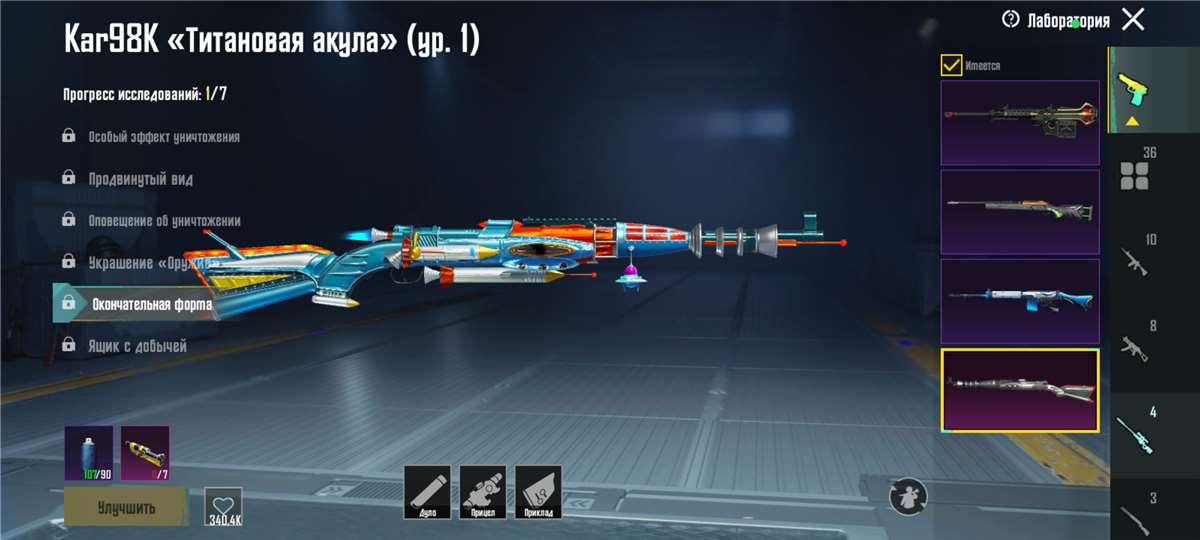
Task: Select the orange-striped rifle skin thumbnail
Action: [x=1020, y=211]
